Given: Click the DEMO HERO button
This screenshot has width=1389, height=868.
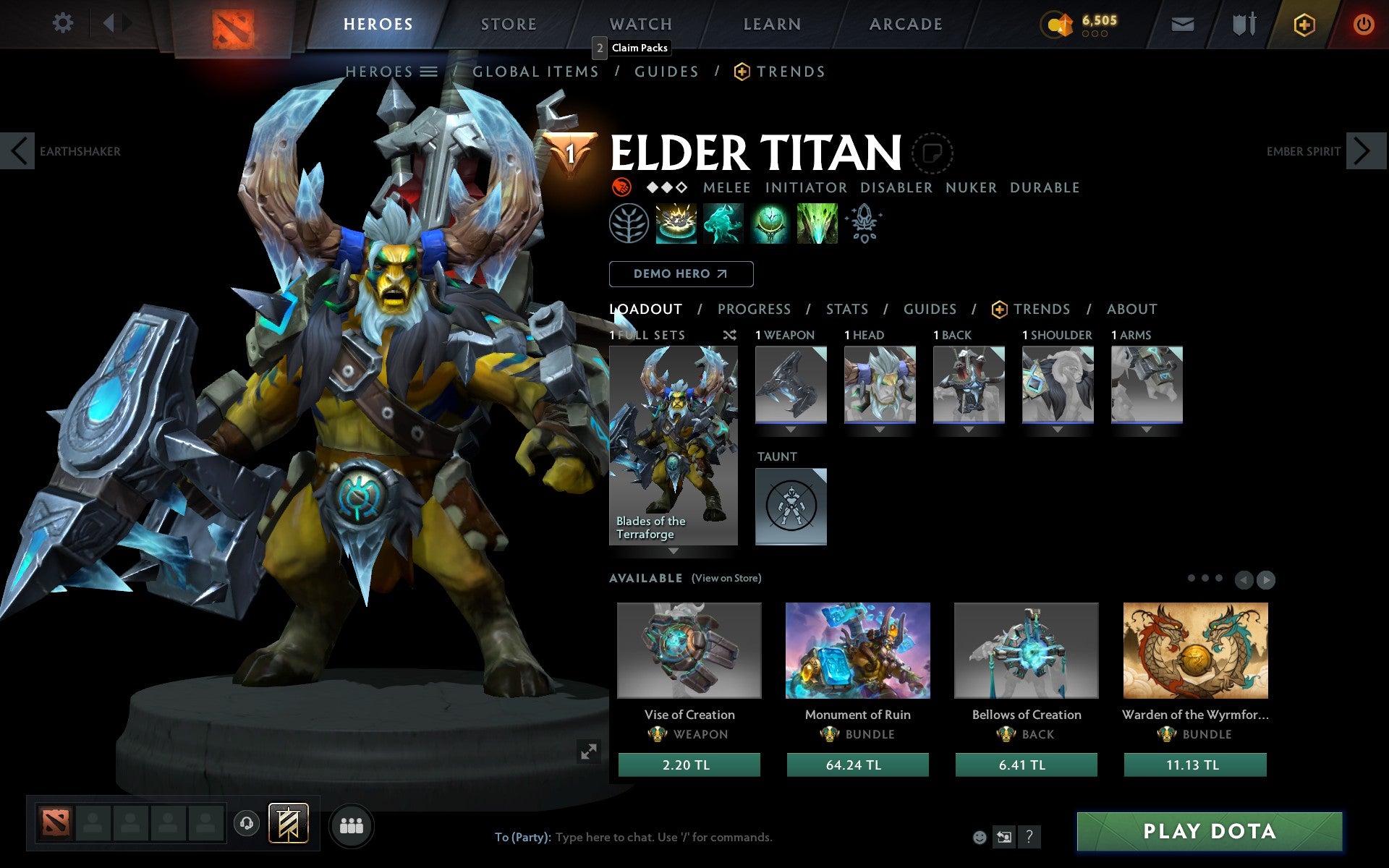Looking at the screenshot, I should coord(681,274).
